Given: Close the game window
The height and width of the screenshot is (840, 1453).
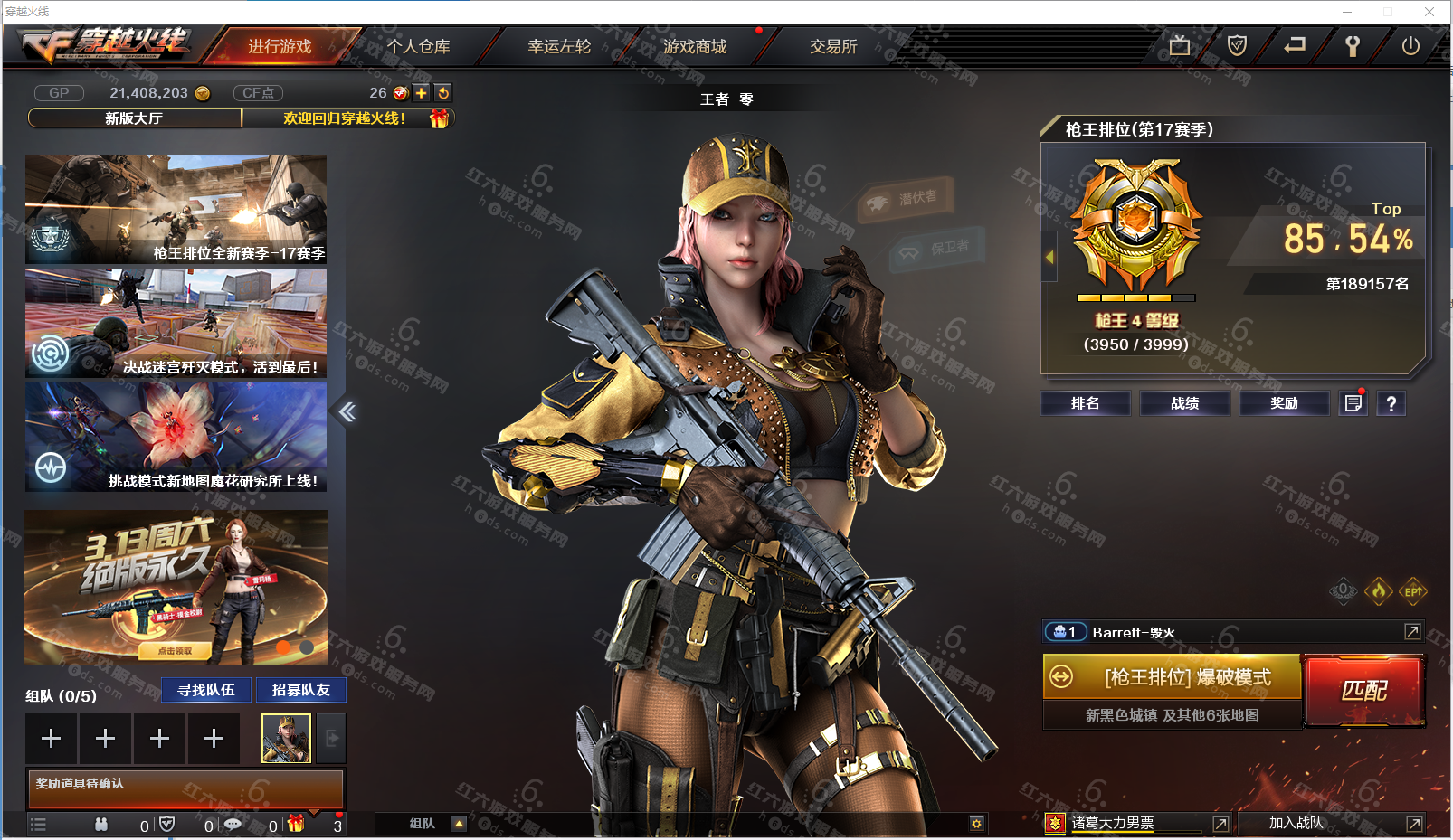Looking at the screenshot, I should click(x=1429, y=12).
